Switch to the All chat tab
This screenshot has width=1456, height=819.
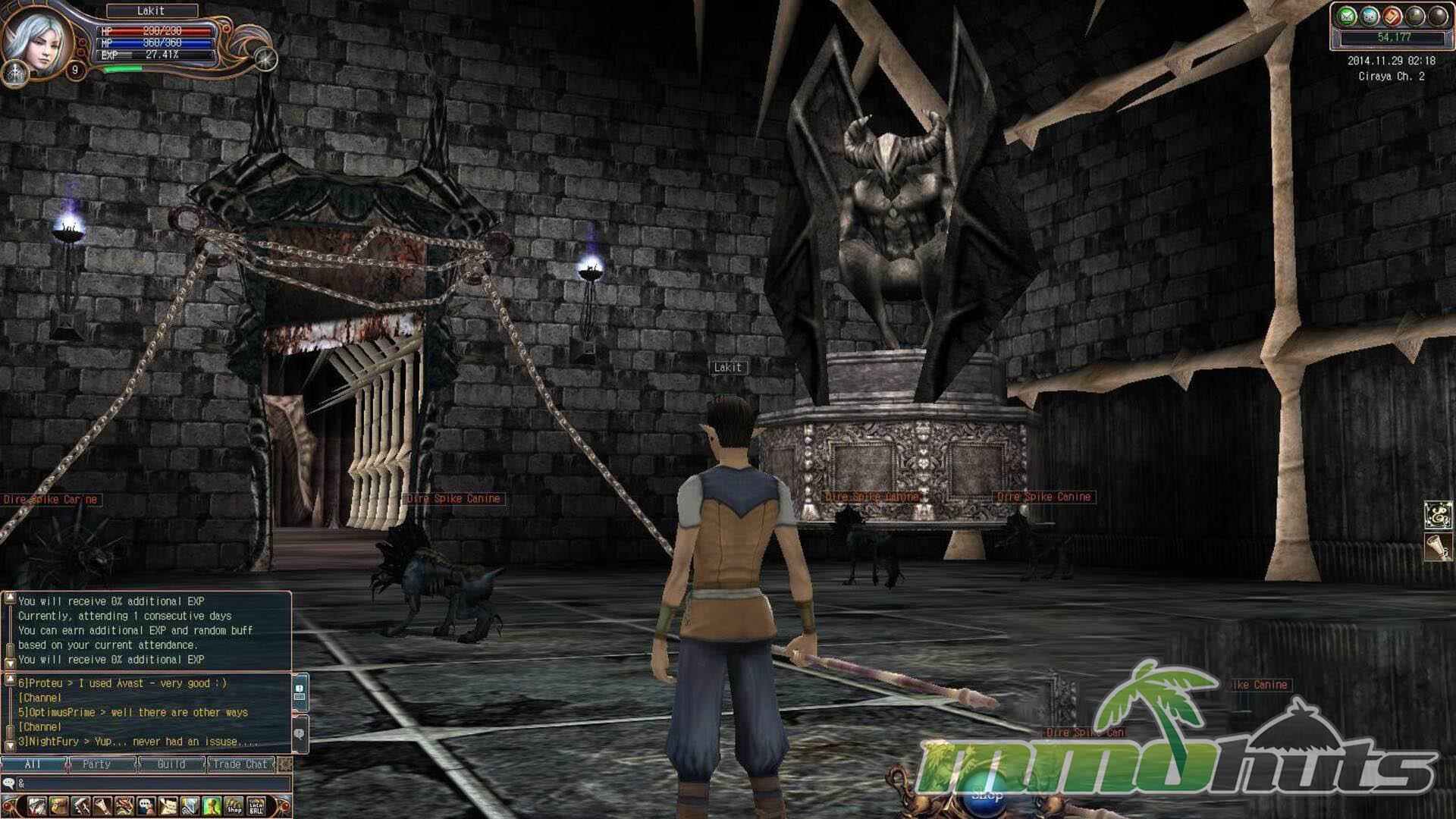[33, 764]
